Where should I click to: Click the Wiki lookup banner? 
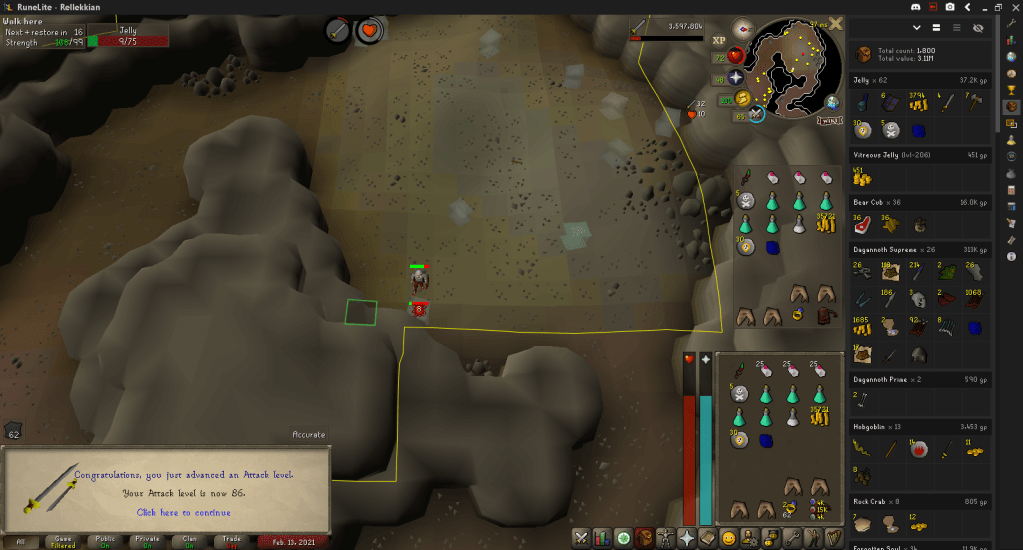[830, 120]
